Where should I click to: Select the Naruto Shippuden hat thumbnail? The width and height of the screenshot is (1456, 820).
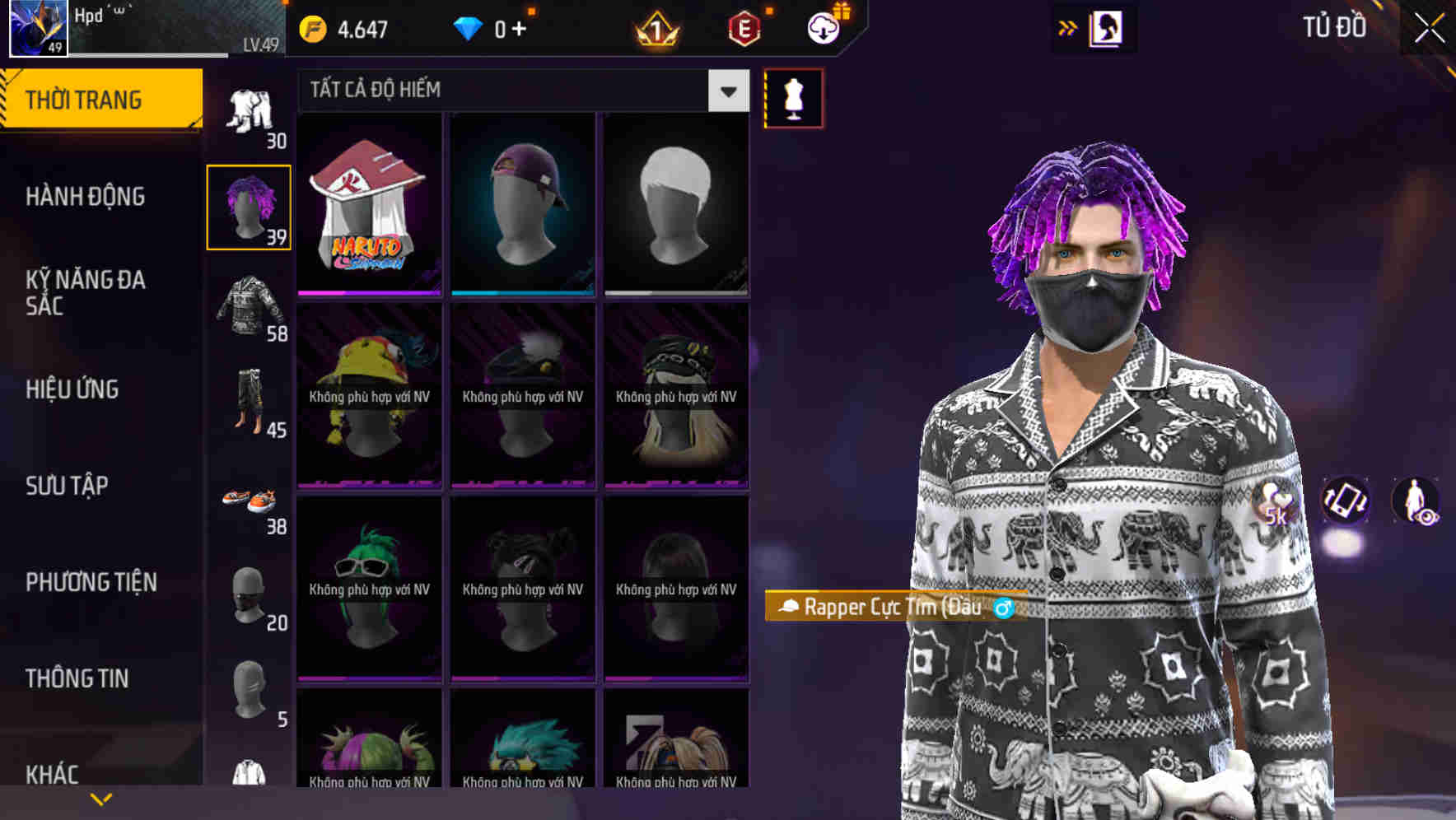pyautogui.click(x=369, y=204)
